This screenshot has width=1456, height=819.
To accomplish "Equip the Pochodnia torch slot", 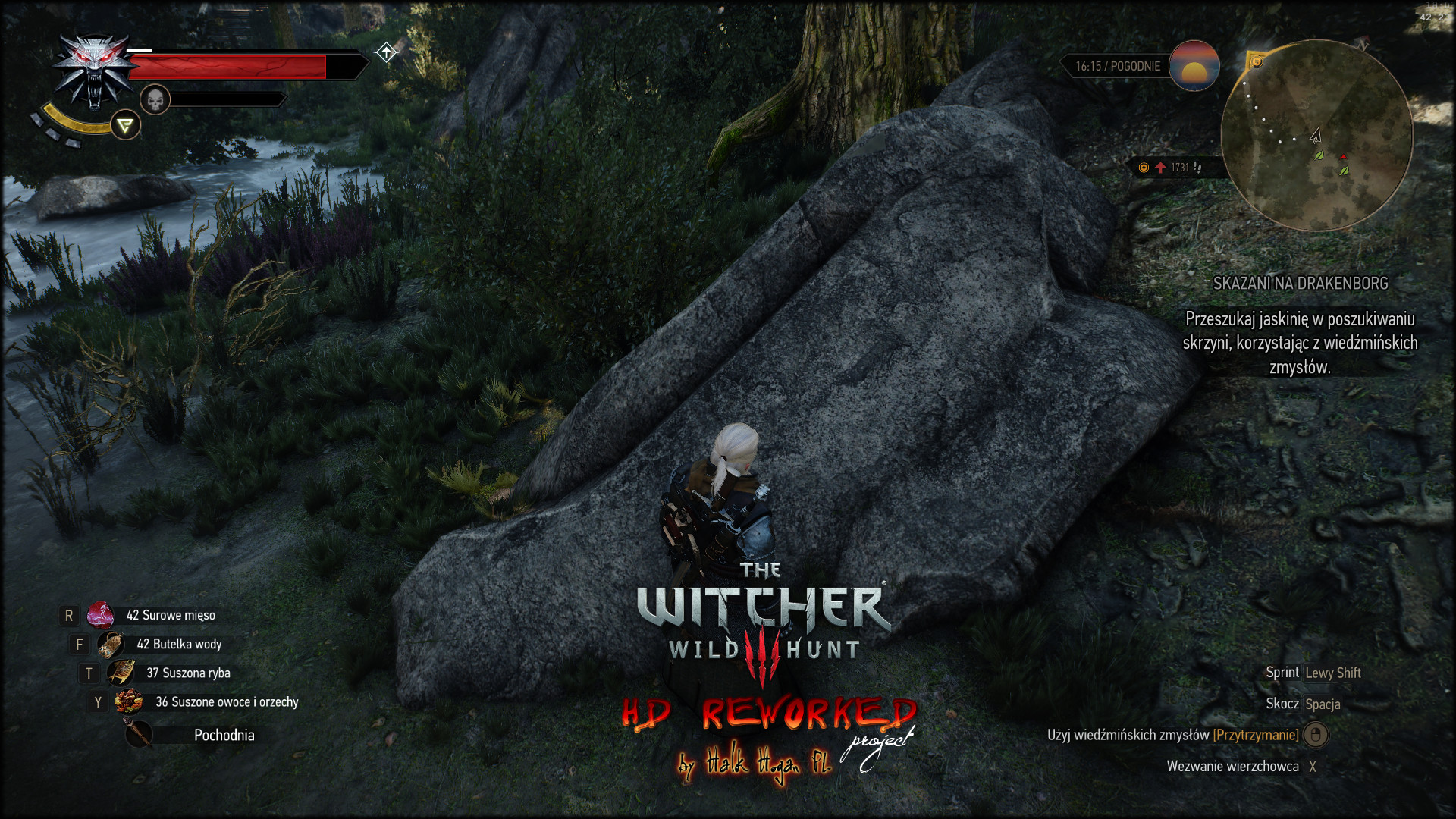I will coord(139,734).
